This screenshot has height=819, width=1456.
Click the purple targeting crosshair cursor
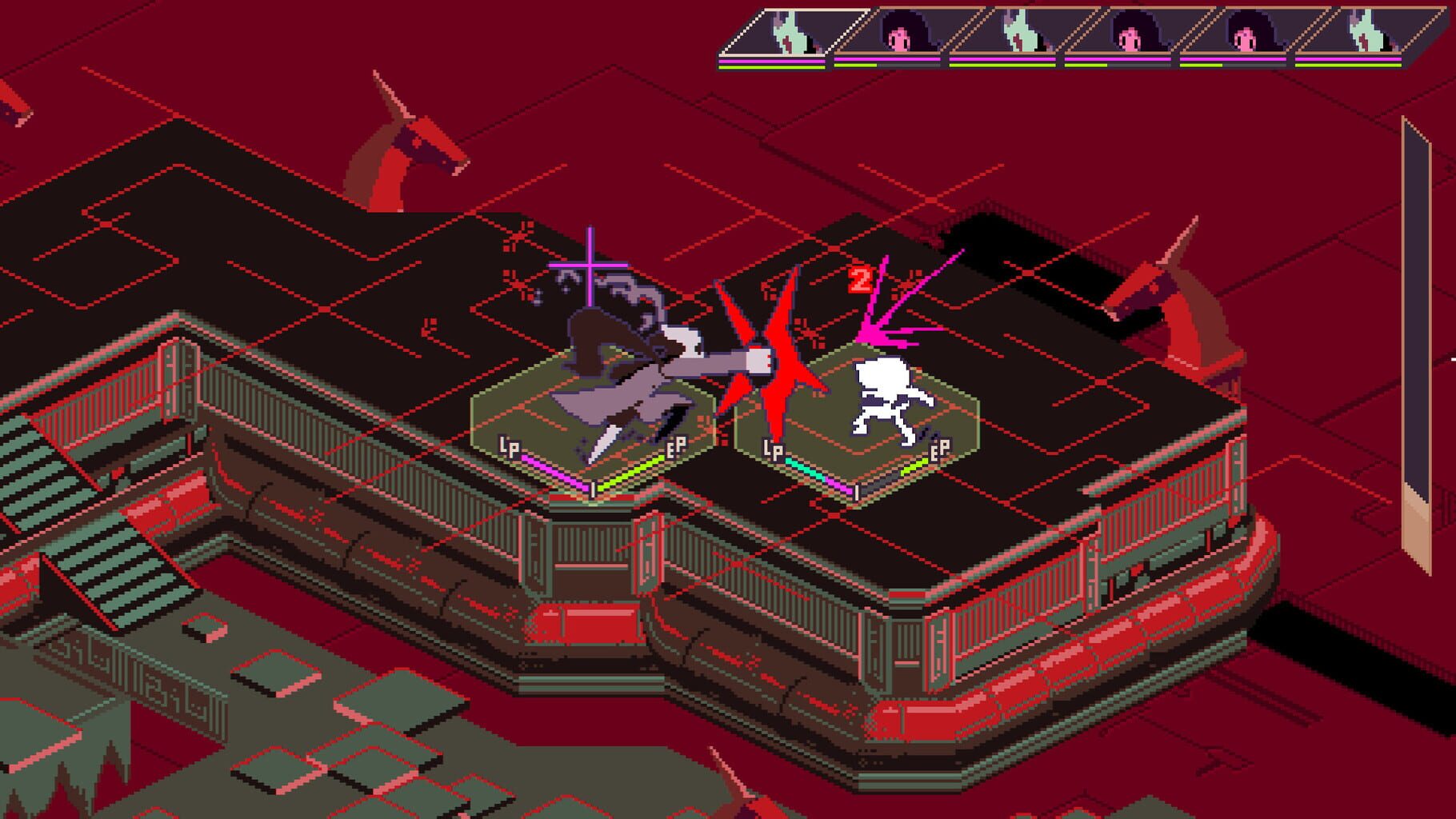pos(590,264)
